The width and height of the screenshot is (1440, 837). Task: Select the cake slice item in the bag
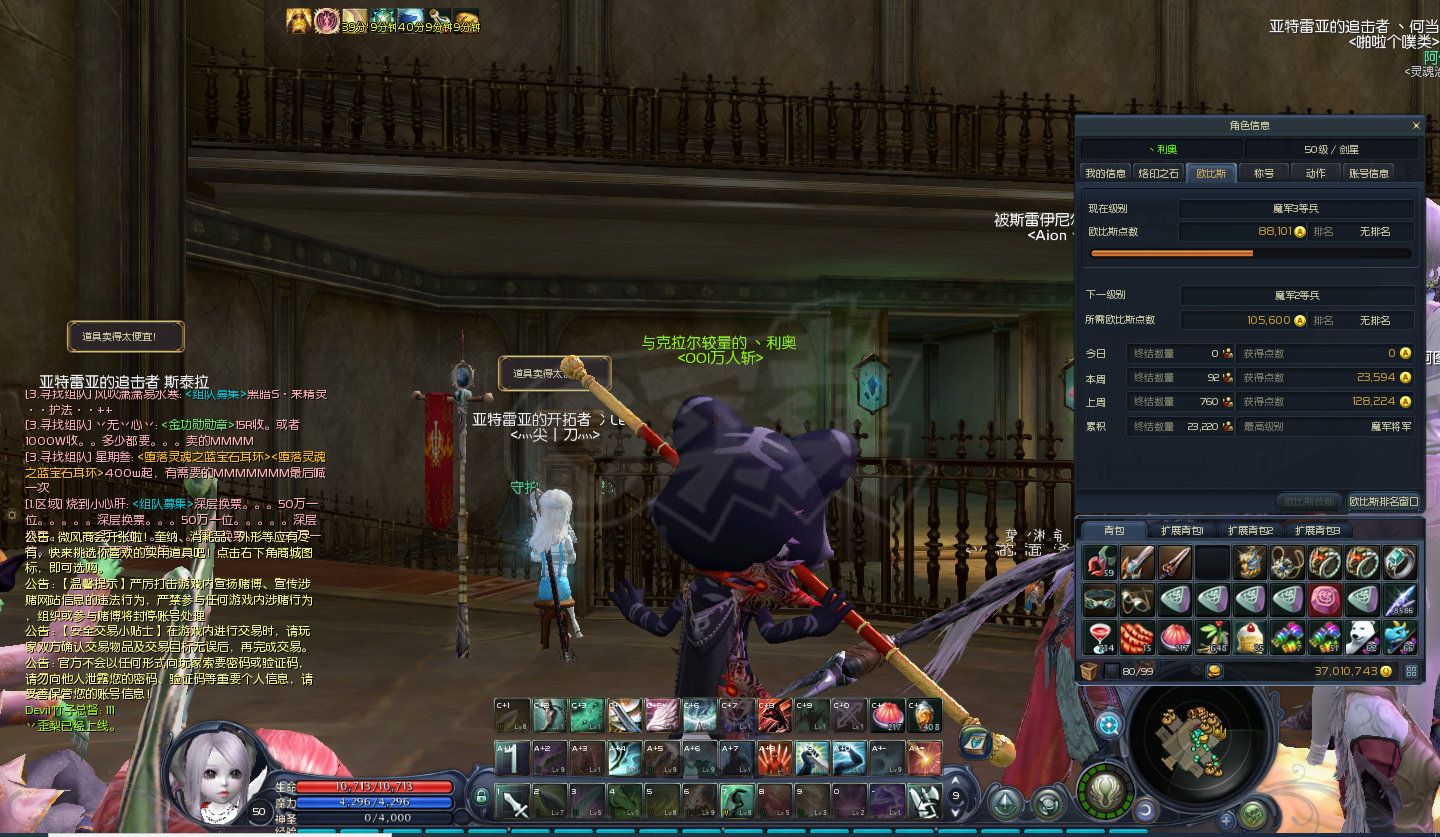tap(1250, 637)
